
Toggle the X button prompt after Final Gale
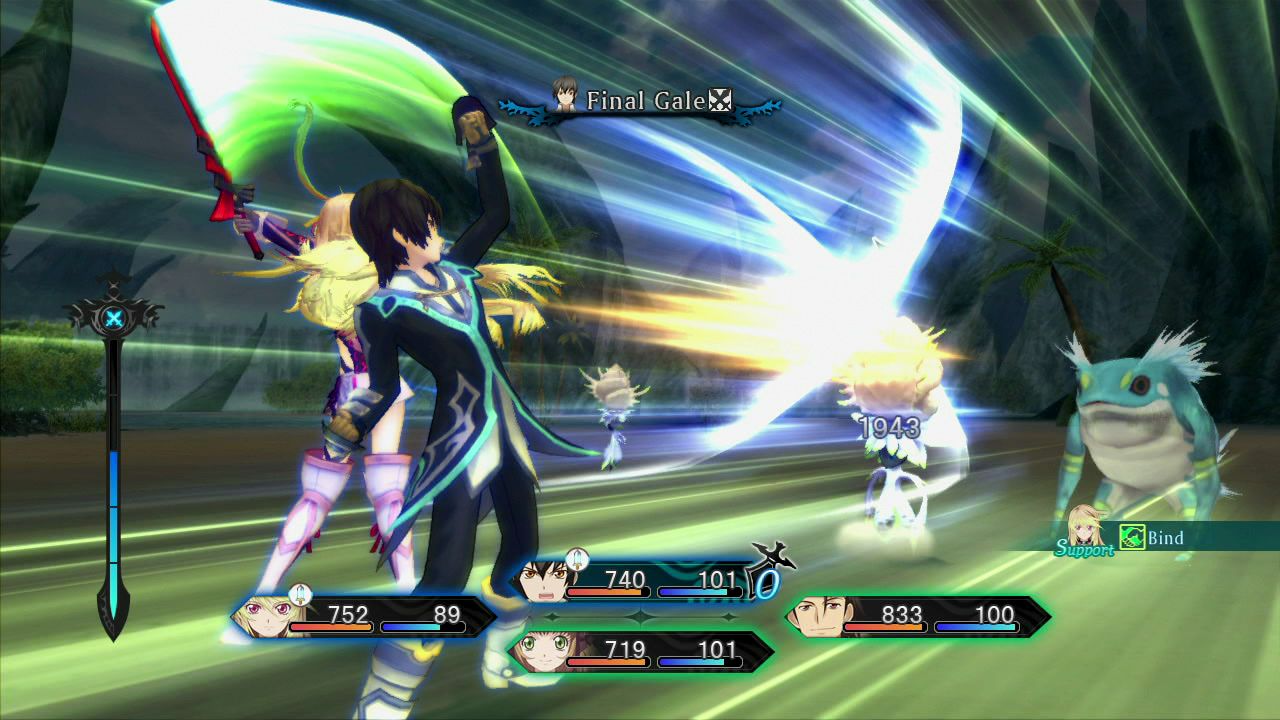click(x=719, y=100)
